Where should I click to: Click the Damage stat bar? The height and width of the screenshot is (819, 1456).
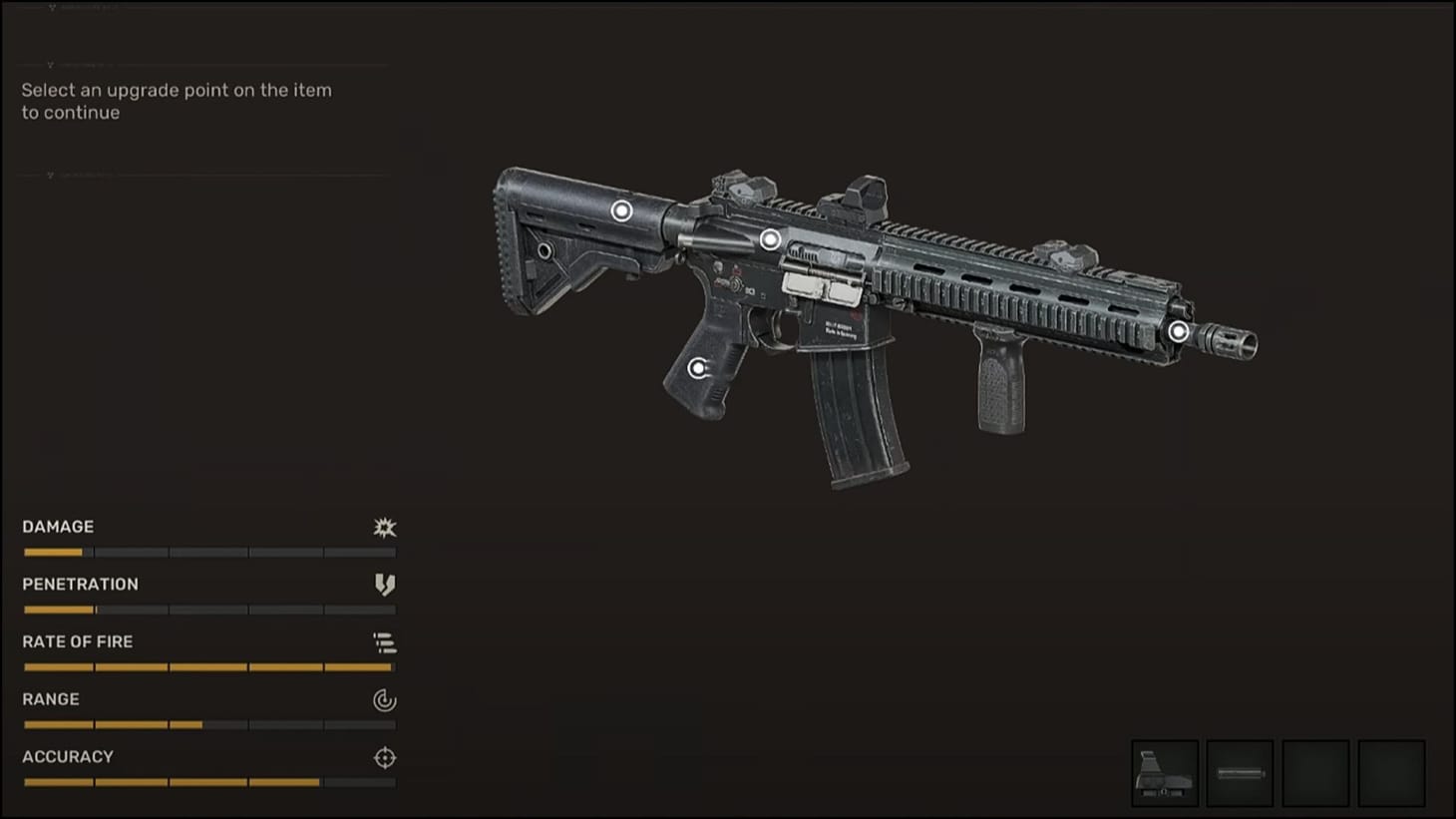coord(209,552)
